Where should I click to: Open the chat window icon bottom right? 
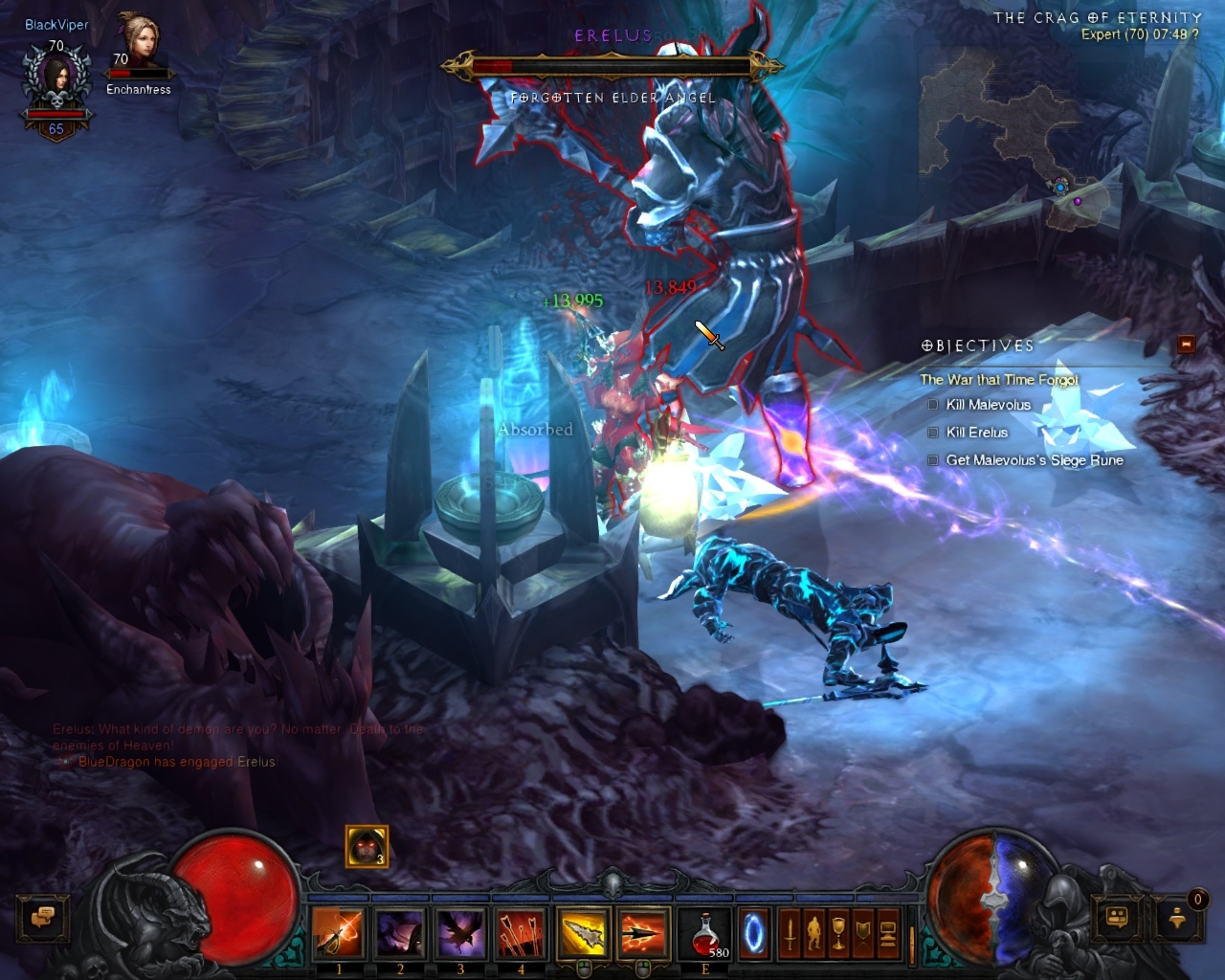(1115, 919)
